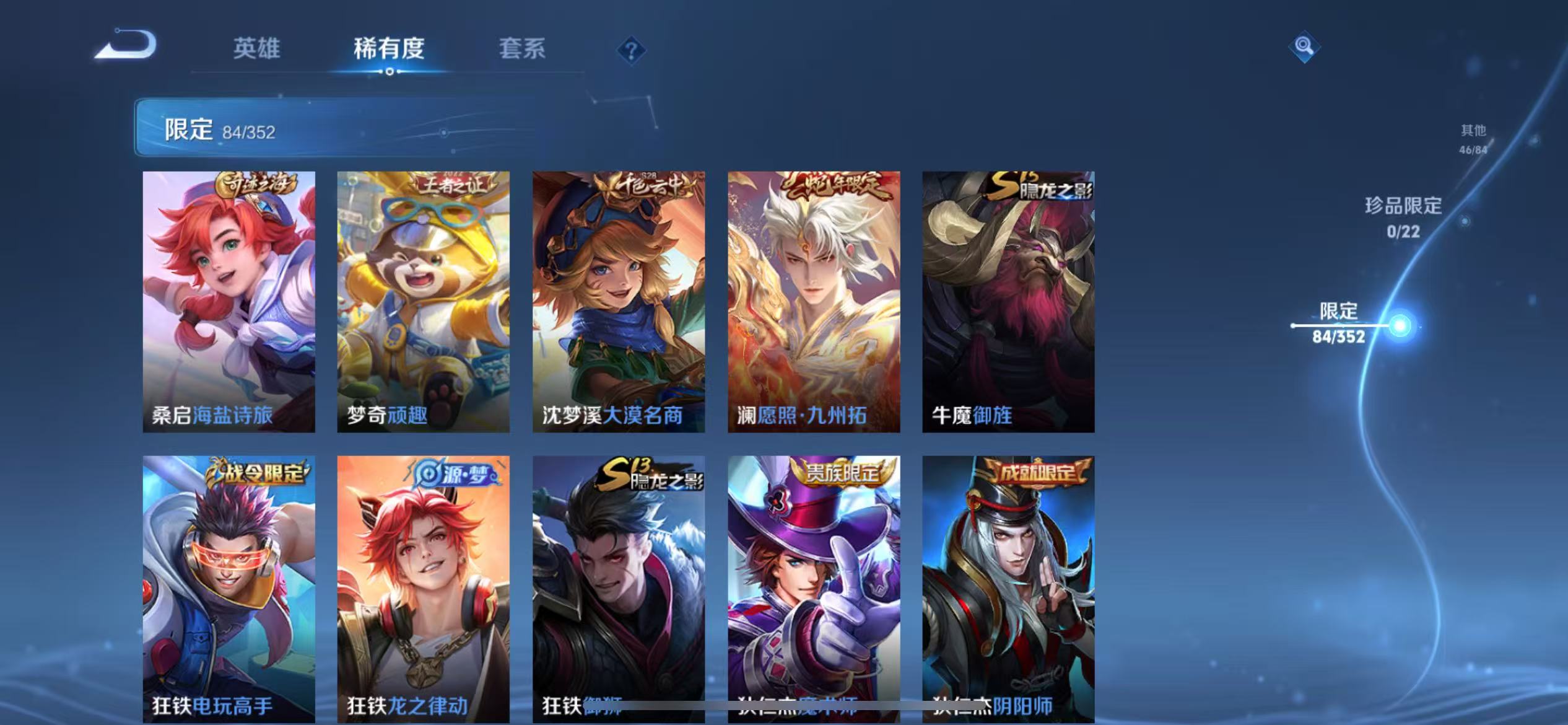View the 狄仁杰阴阳师 achievement skin
Image resolution: width=1568 pixels, height=725 pixels.
pos(1008,589)
